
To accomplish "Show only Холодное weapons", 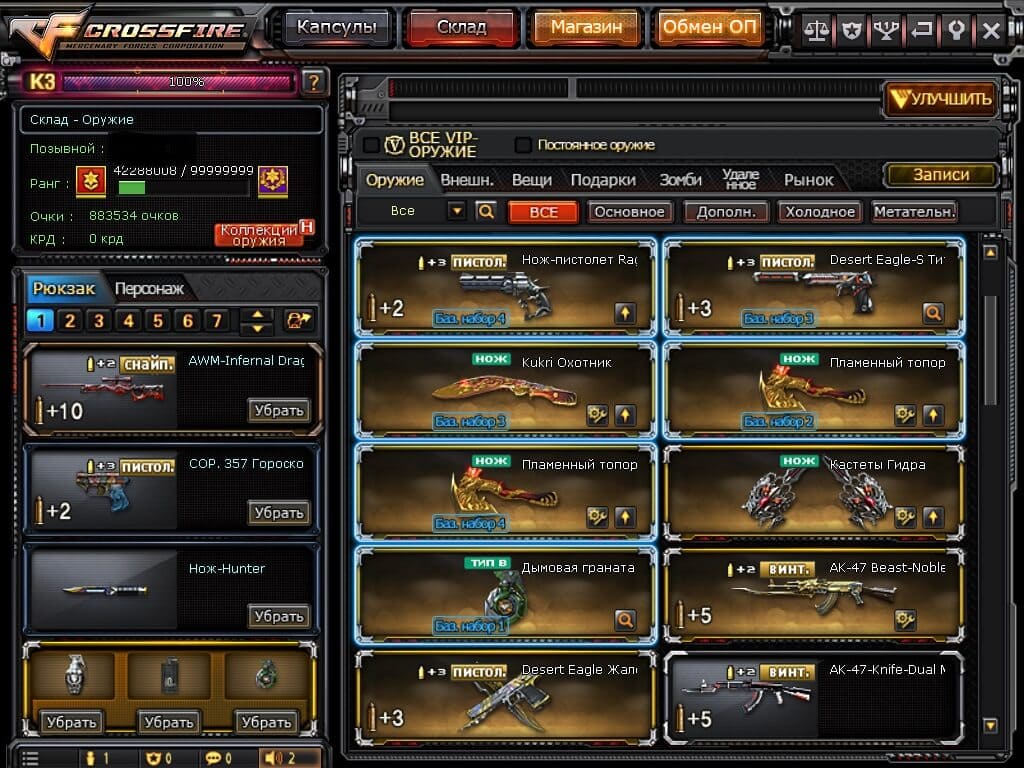I will 820,212.
